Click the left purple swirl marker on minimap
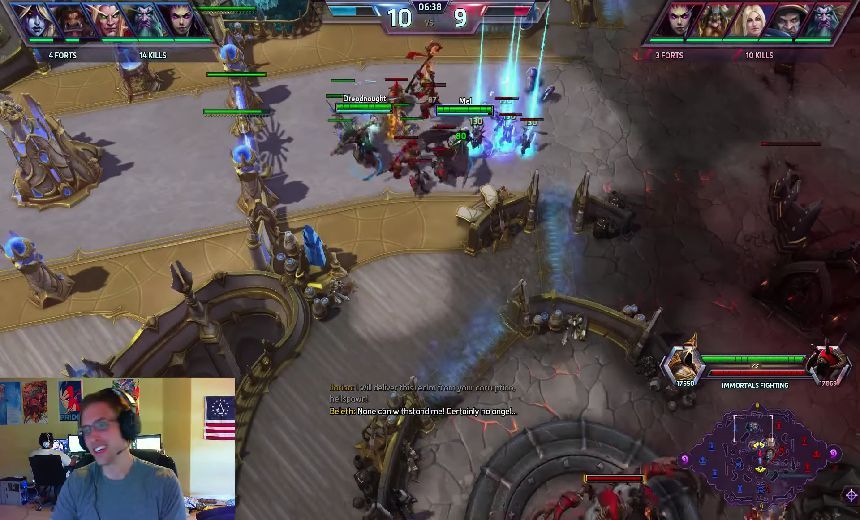Viewport: 860px width, 520px height. [x=686, y=459]
